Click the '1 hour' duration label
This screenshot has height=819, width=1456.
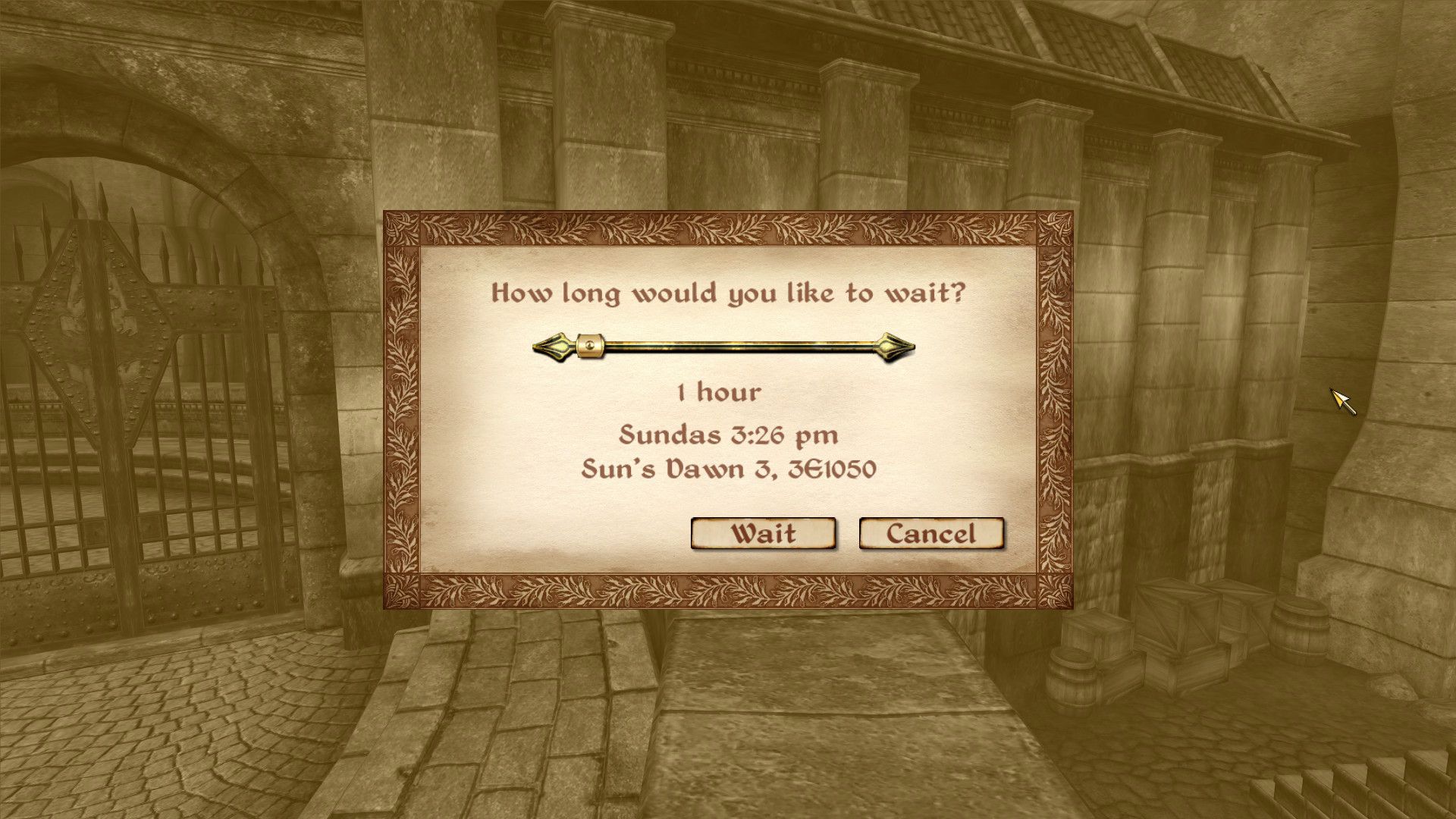[717, 393]
